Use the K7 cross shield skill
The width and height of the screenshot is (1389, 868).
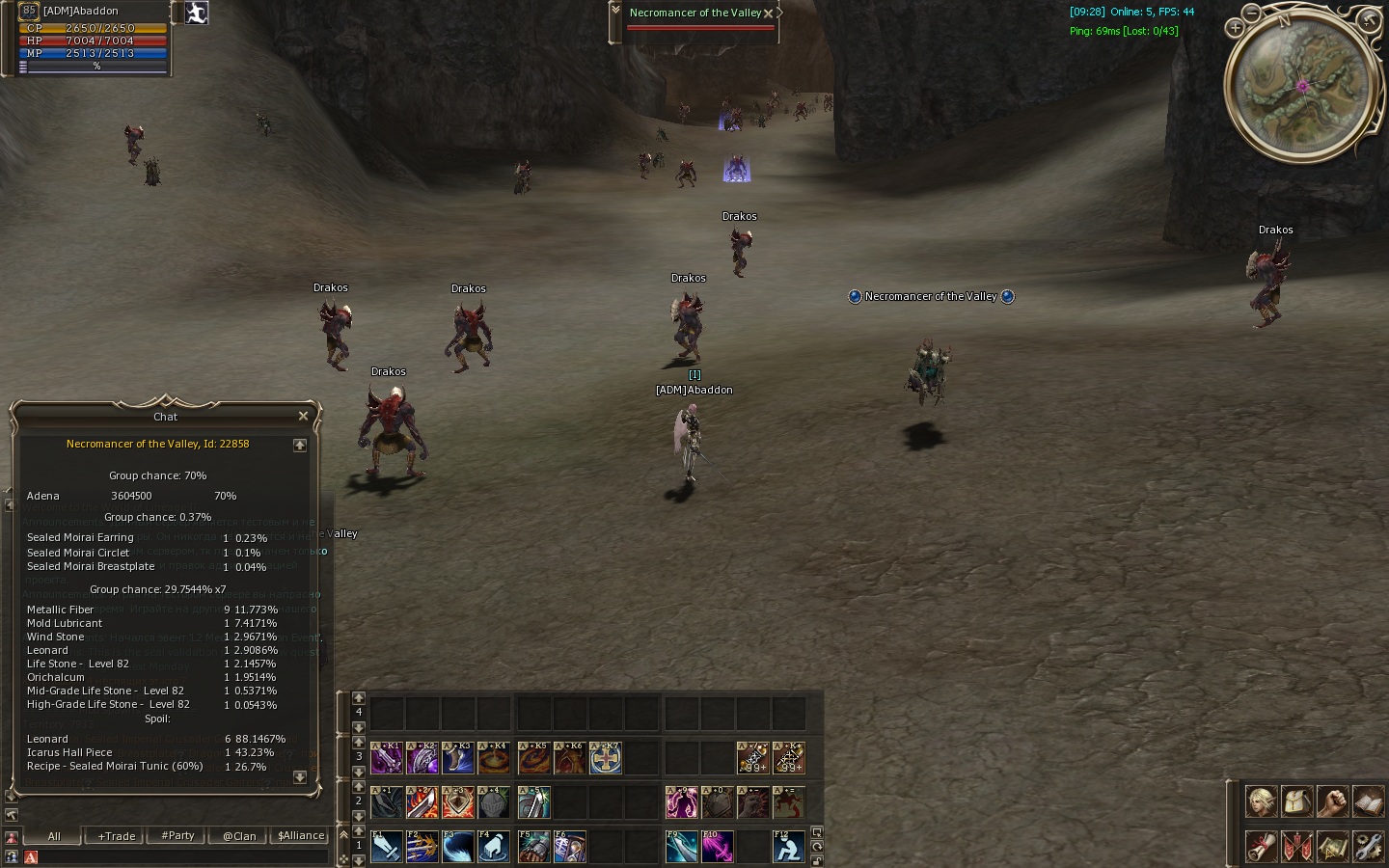tap(606, 758)
